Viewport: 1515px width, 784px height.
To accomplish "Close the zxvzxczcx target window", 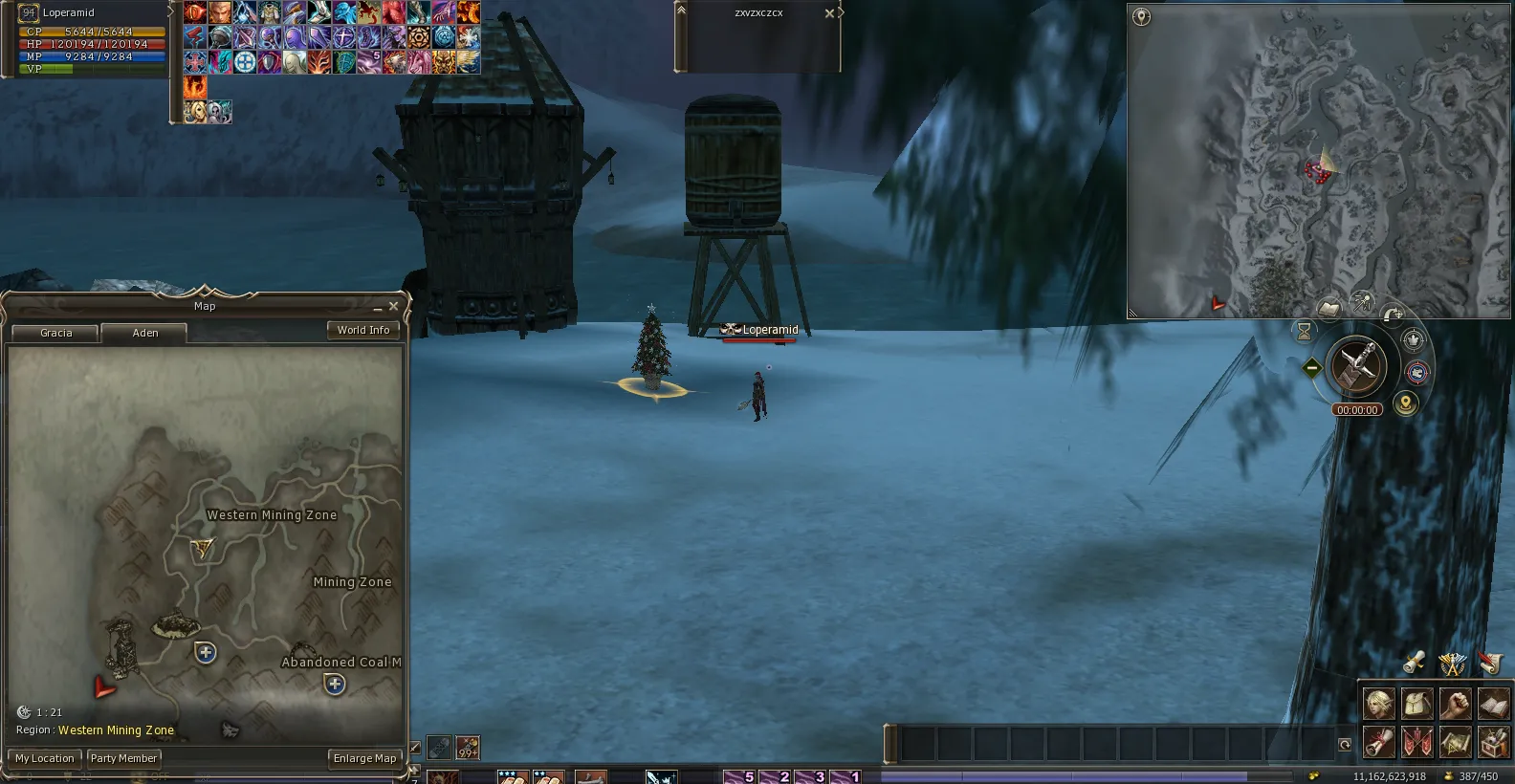I will 829,13.
